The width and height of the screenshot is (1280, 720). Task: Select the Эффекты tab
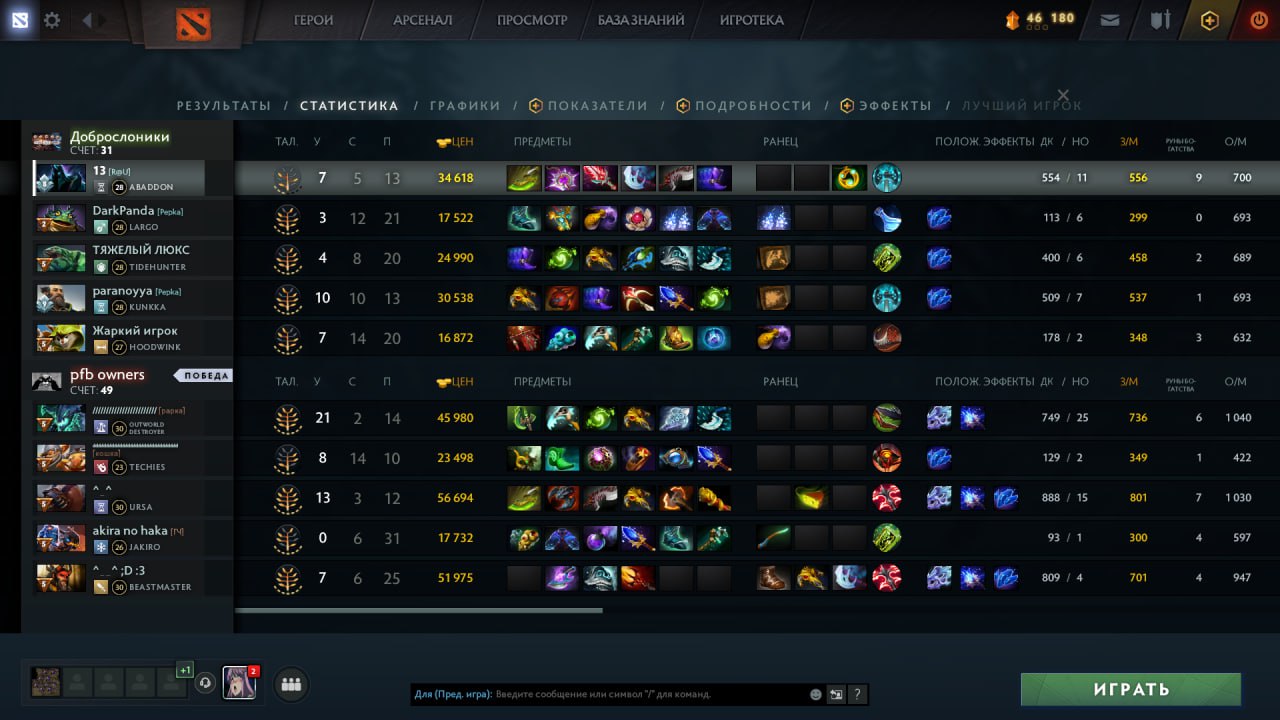895,105
